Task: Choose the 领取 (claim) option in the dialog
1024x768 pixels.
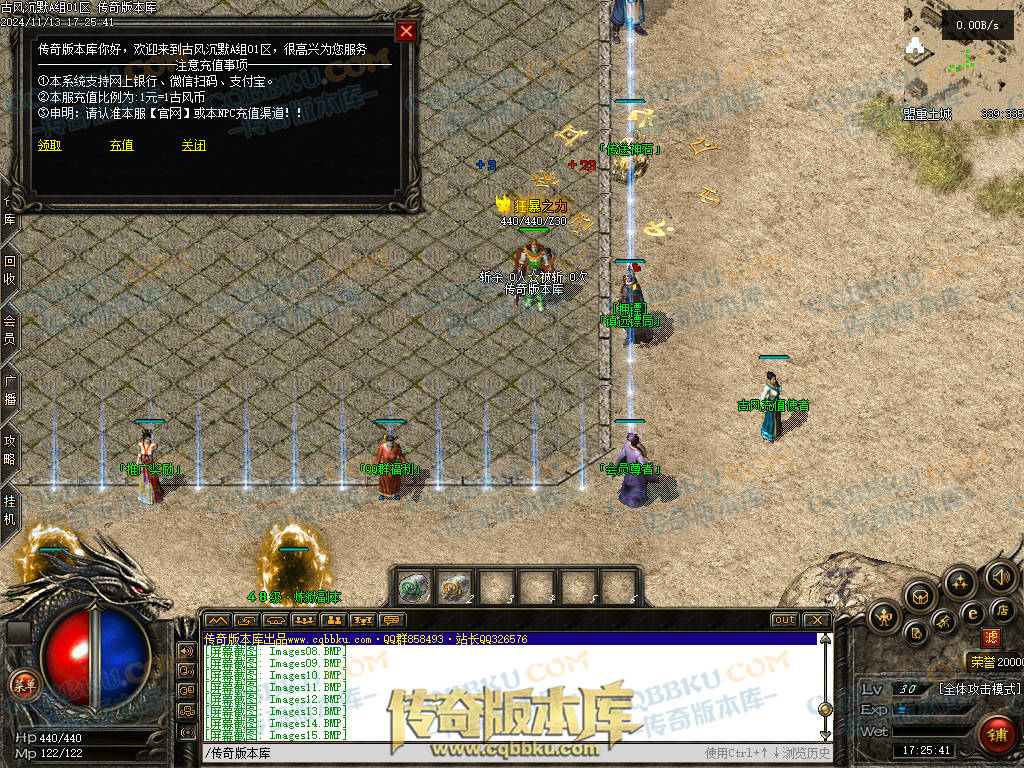Action: pos(49,145)
